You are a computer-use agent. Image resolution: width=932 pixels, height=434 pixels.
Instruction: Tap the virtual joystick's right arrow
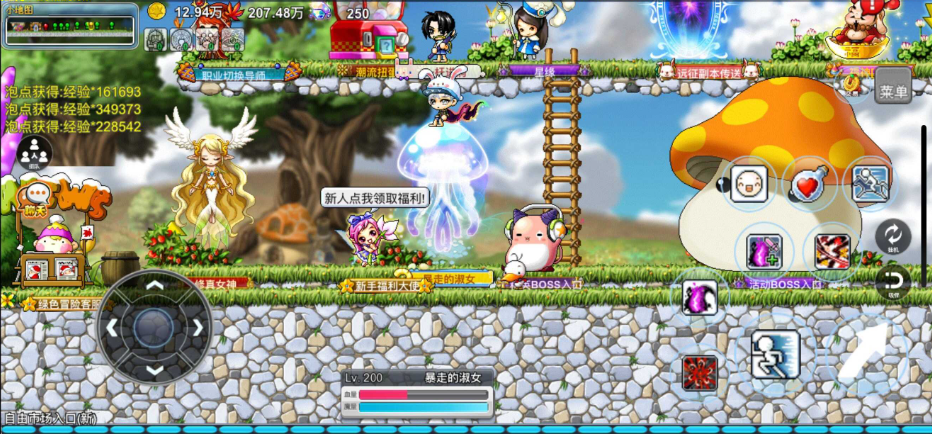point(197,327)
